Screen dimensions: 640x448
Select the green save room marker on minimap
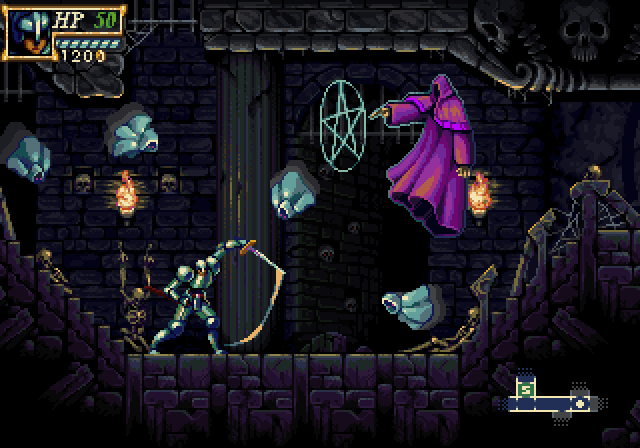[x=527, y=388]
